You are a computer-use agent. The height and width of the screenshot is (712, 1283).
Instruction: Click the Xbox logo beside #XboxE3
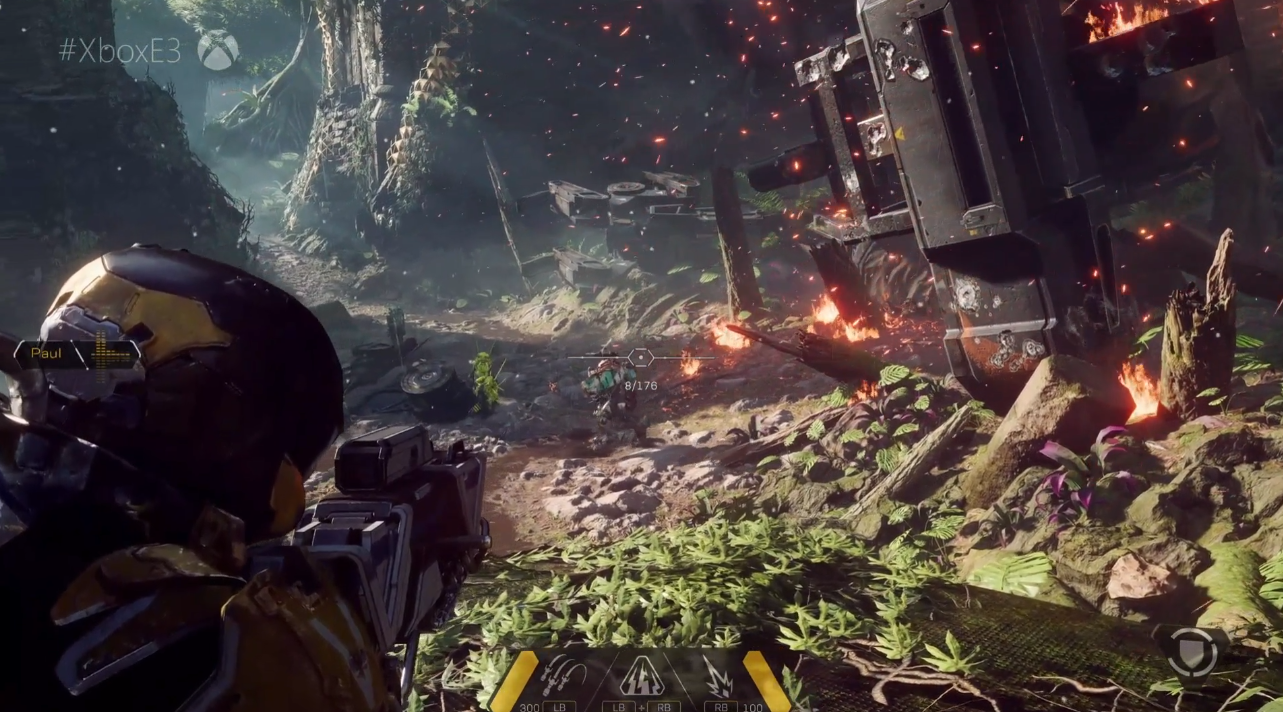pyautogui.click(x=218, y=50)
